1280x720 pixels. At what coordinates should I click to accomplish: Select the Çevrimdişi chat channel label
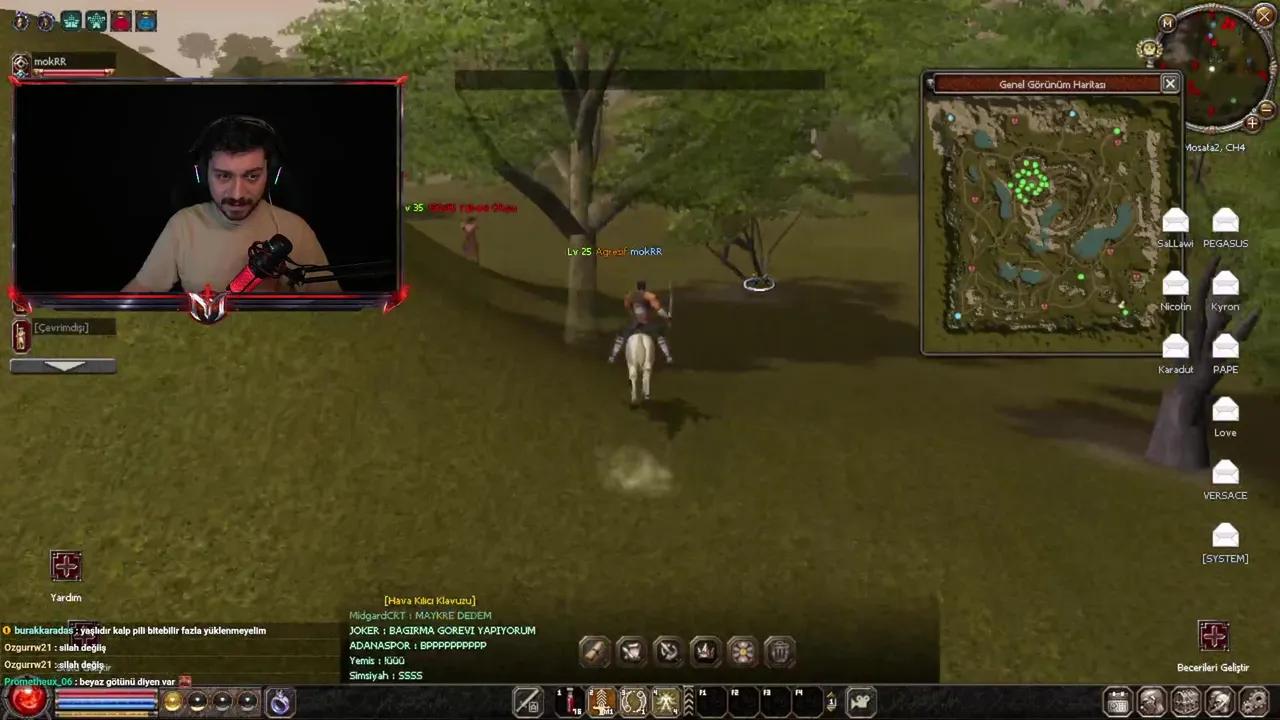point(60,327)
